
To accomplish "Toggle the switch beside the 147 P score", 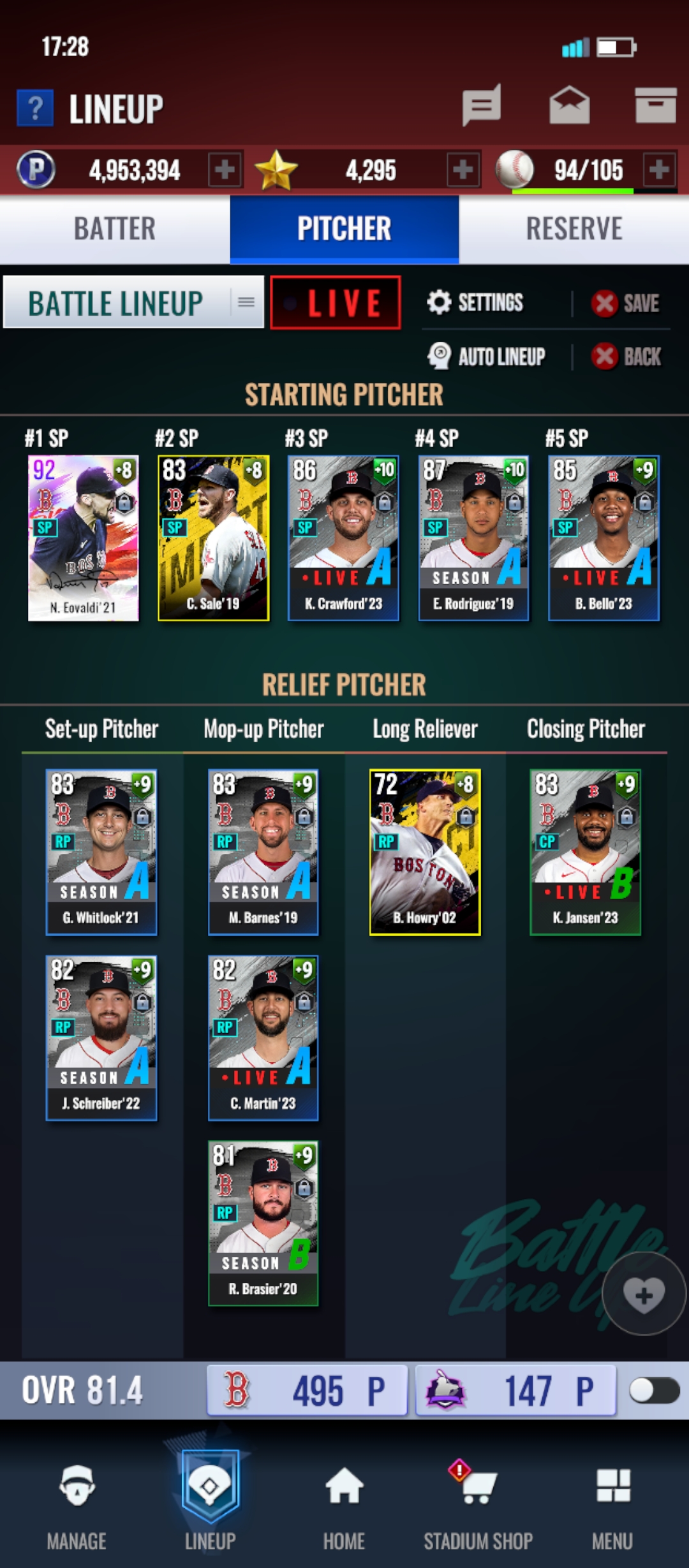I will point(653,1391).
